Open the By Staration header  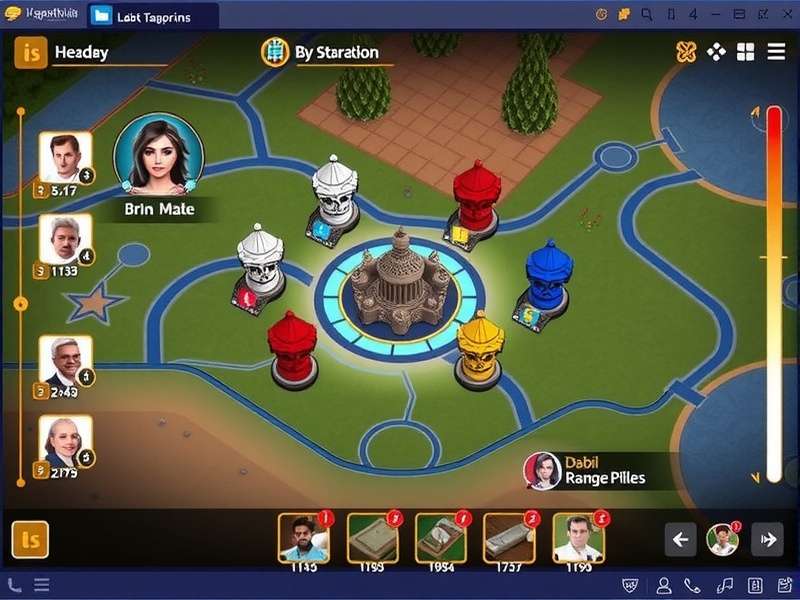pos(321,52)
